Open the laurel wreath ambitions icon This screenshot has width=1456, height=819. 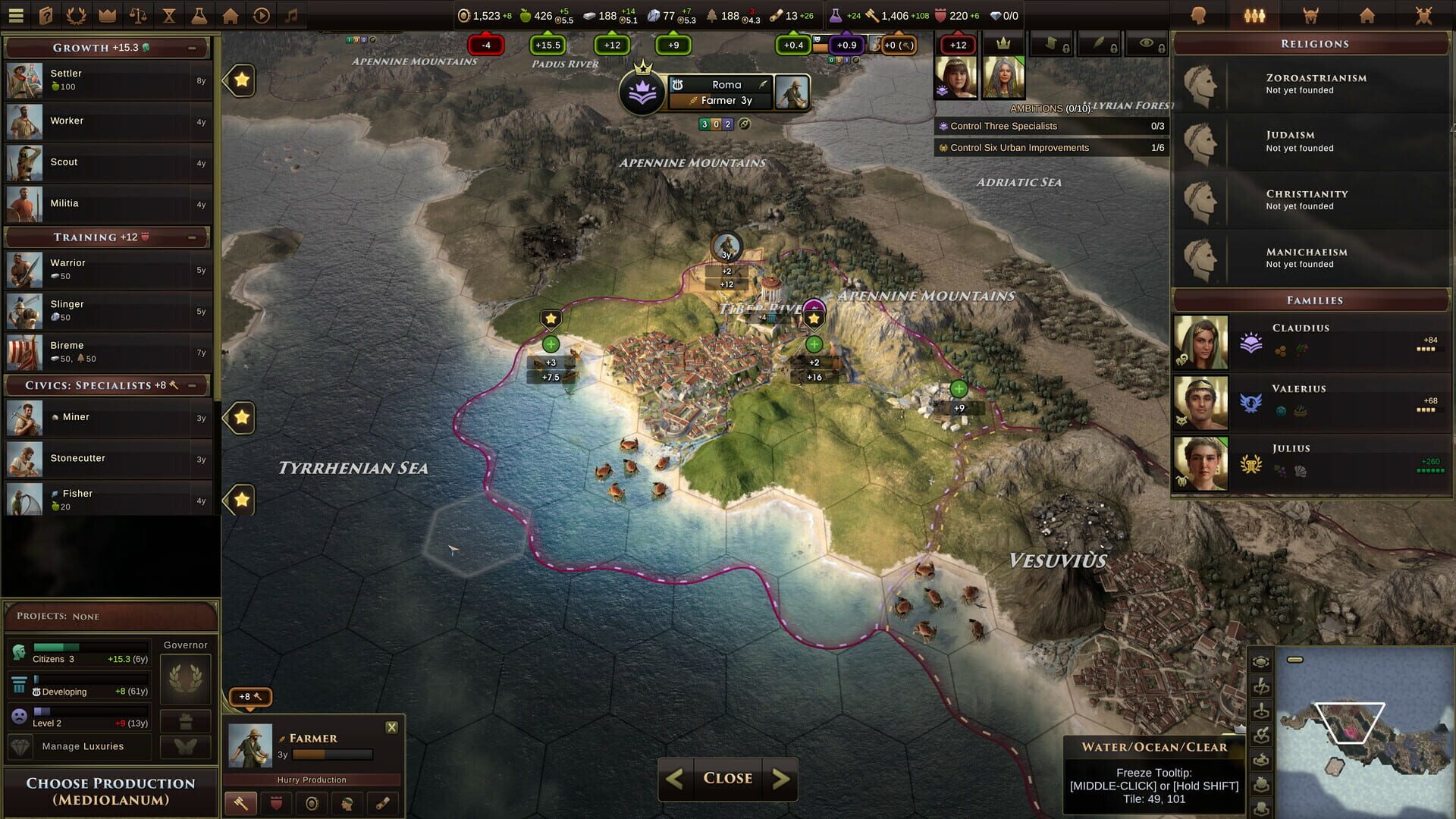pyautogui.click(x=77, y=15)
